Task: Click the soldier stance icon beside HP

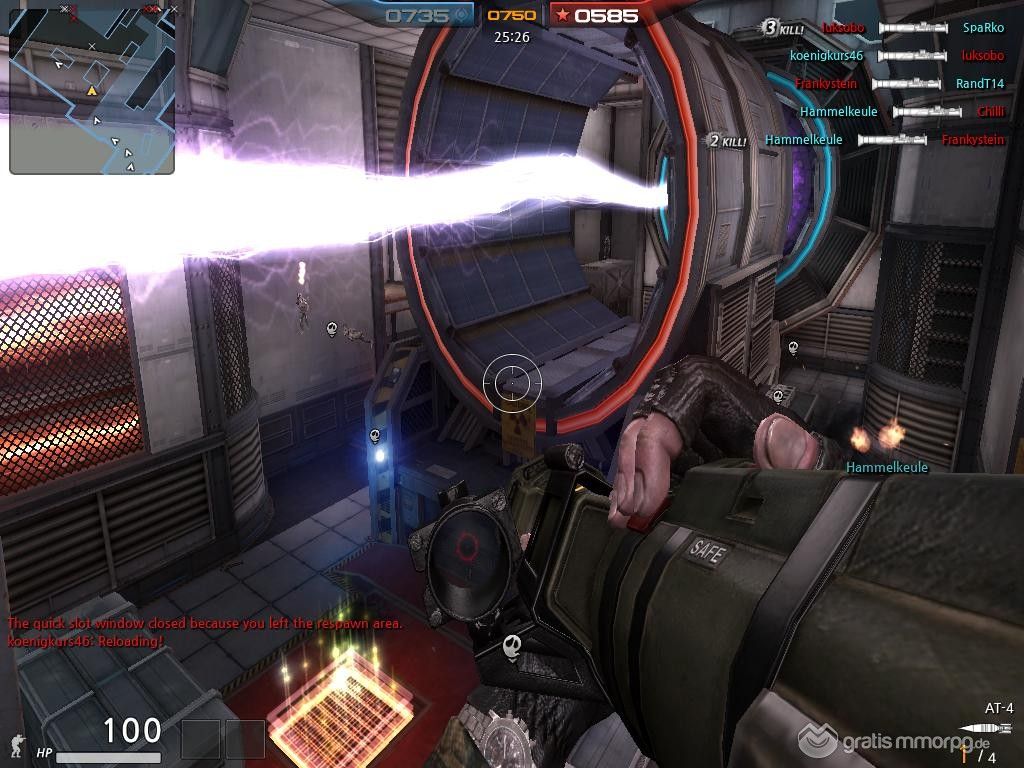Action: (x=16, y=745)
